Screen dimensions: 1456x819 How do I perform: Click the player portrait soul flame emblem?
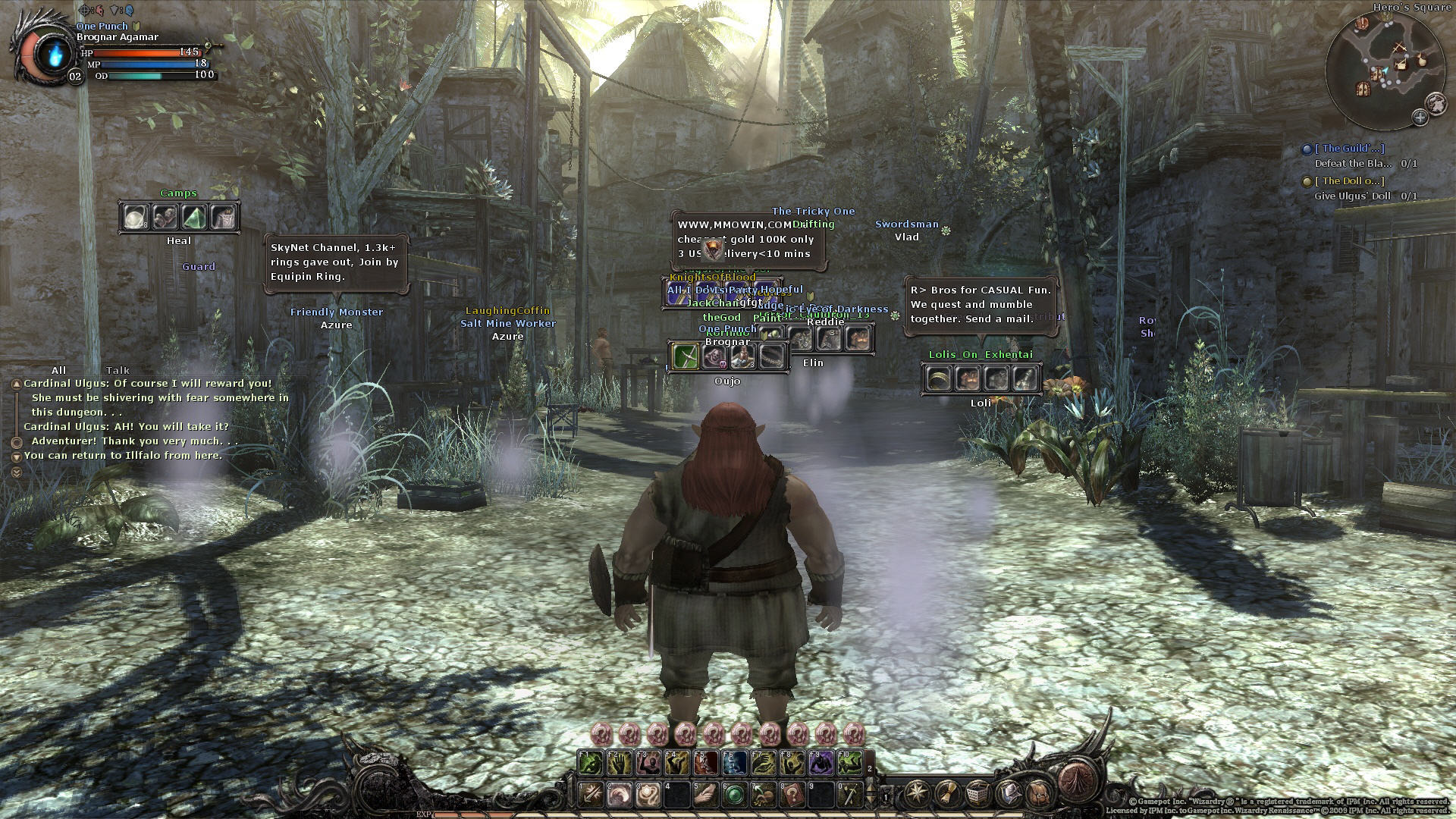[54, 55]
